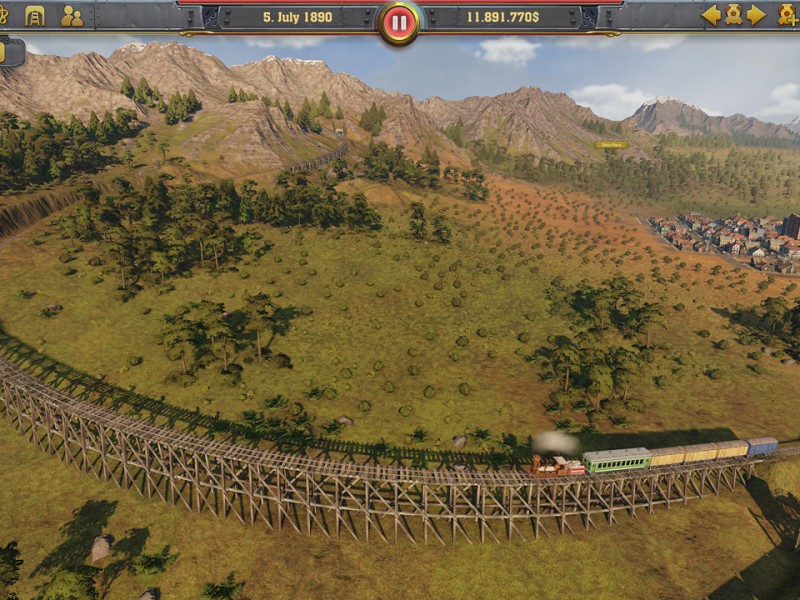Open the two-people personnel icon
Image resolution: width=800 pixels, height=600 pixels.
tap(71, 15)
